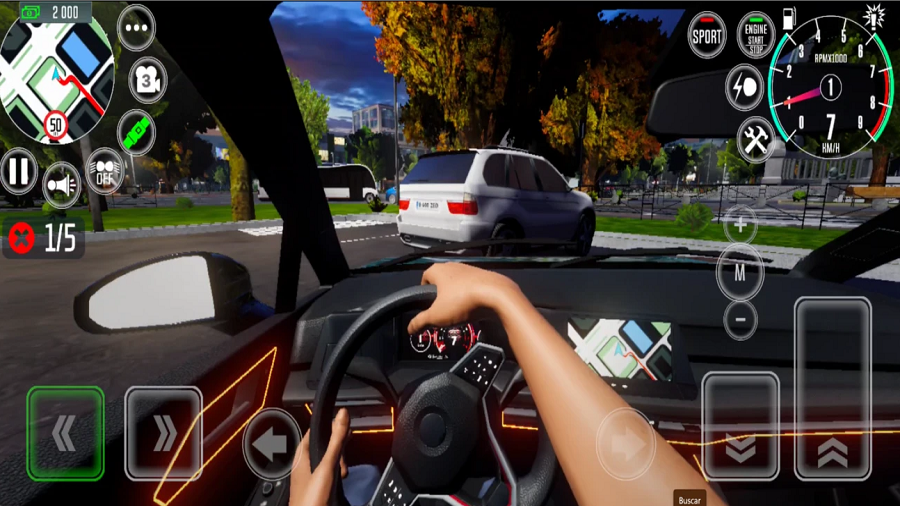Tap the accelerator pedal with up chevrons

(832, 390)
